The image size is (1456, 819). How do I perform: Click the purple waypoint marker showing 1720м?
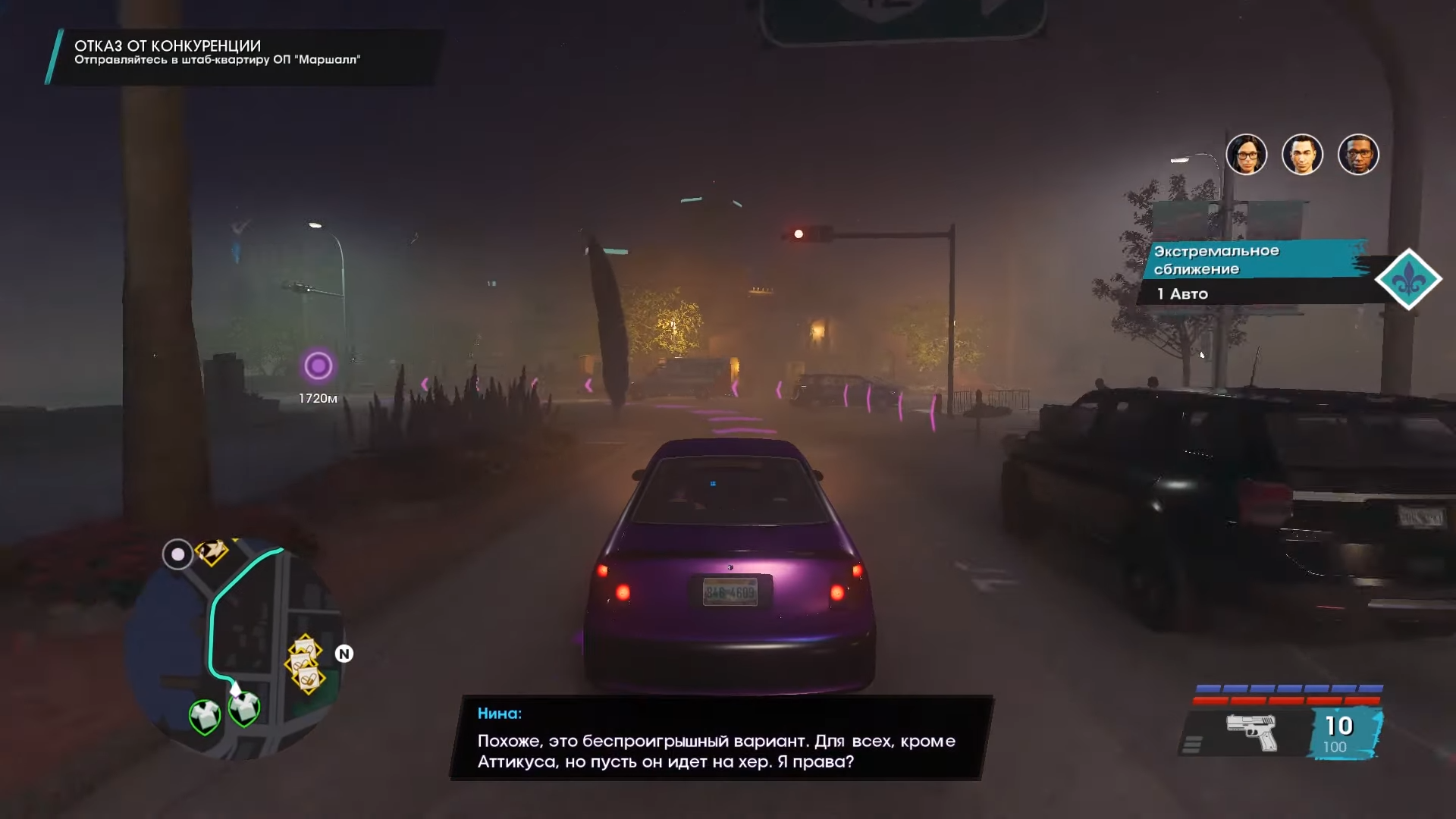[318, 366]
